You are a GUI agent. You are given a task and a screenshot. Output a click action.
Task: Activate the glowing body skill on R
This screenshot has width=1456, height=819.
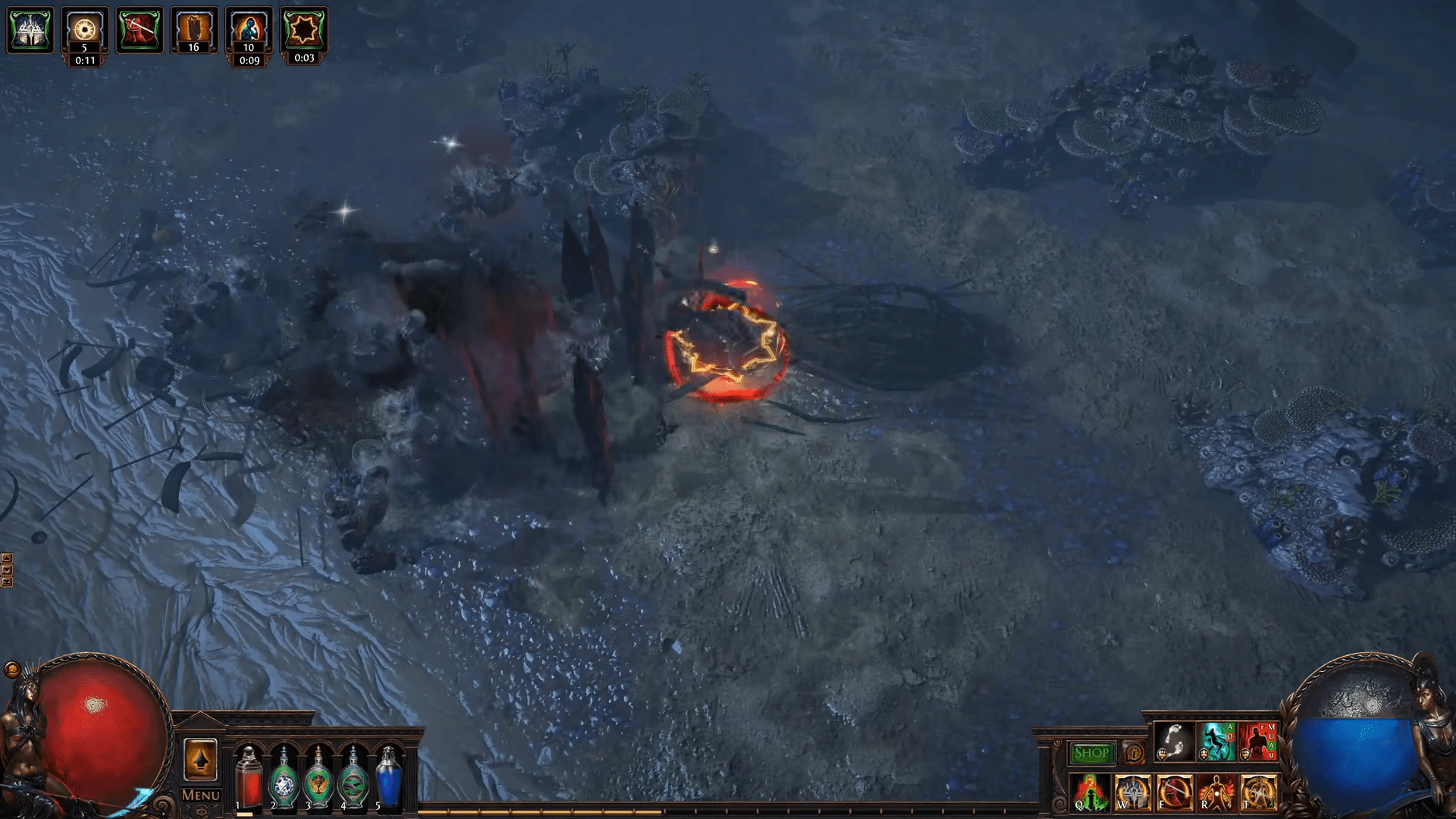point(1216,792)
